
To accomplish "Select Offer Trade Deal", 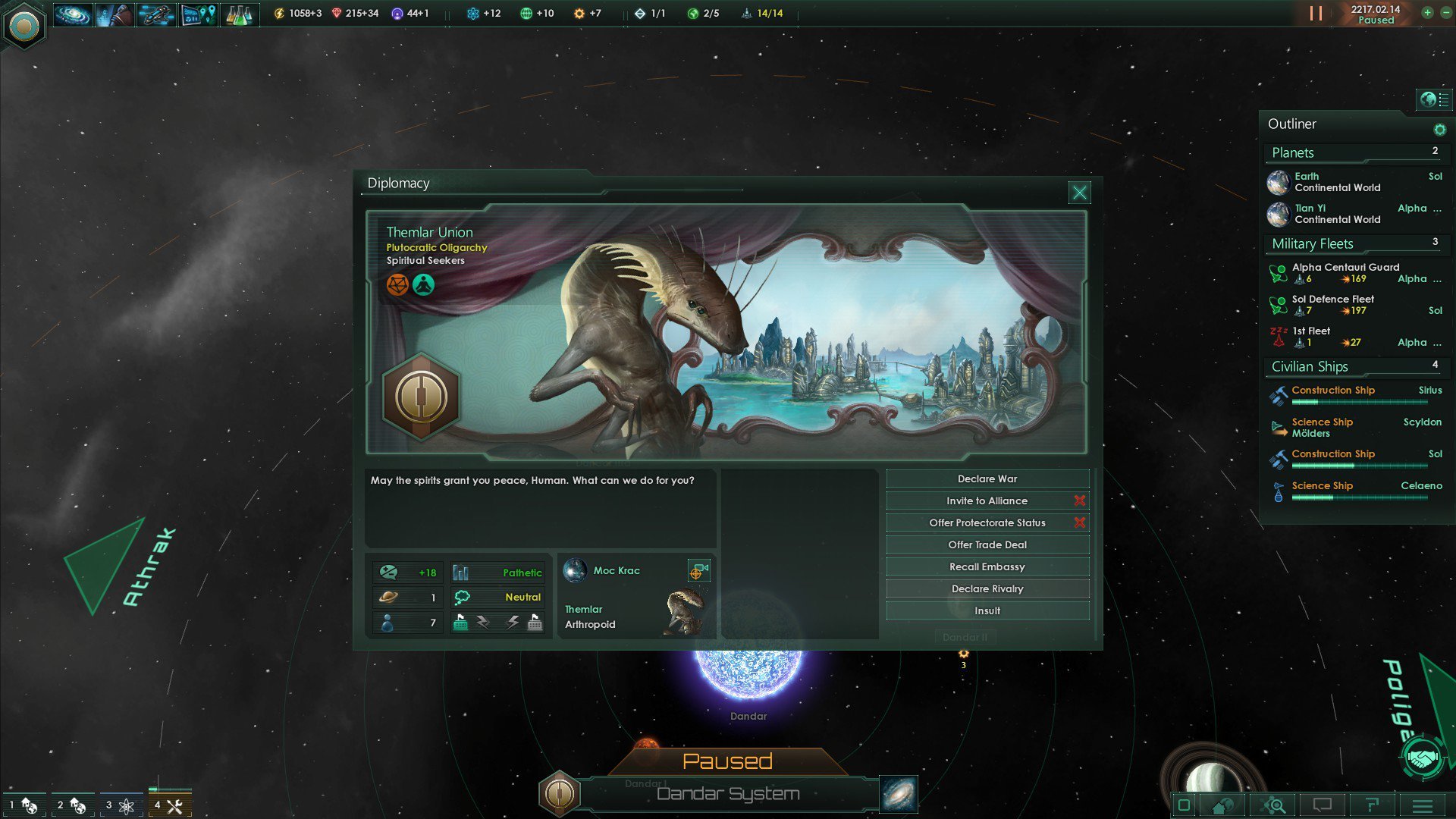I will tap(987, 545).
